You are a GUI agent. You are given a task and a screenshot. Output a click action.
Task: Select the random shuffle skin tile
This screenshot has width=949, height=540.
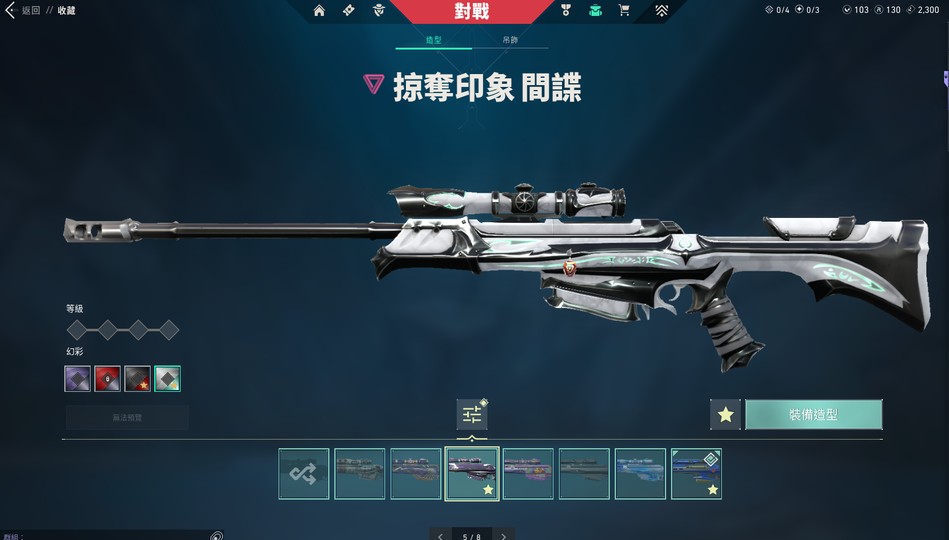click(304, 473)
